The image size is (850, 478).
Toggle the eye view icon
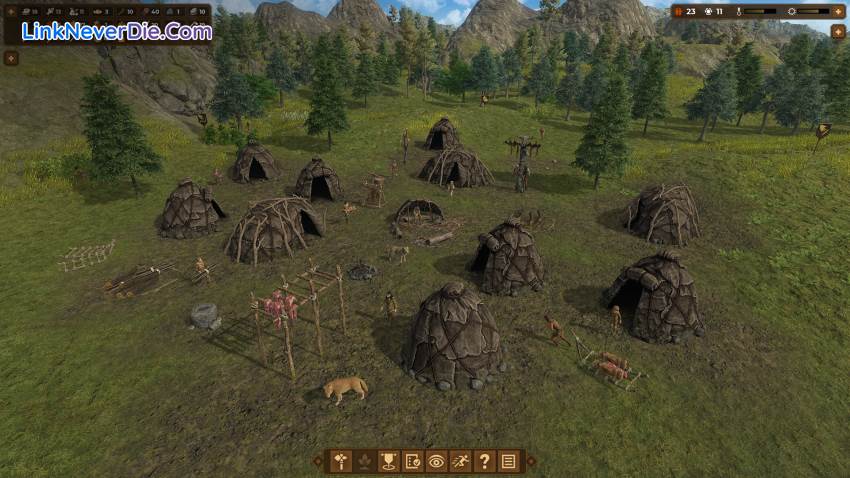point(437,461)
